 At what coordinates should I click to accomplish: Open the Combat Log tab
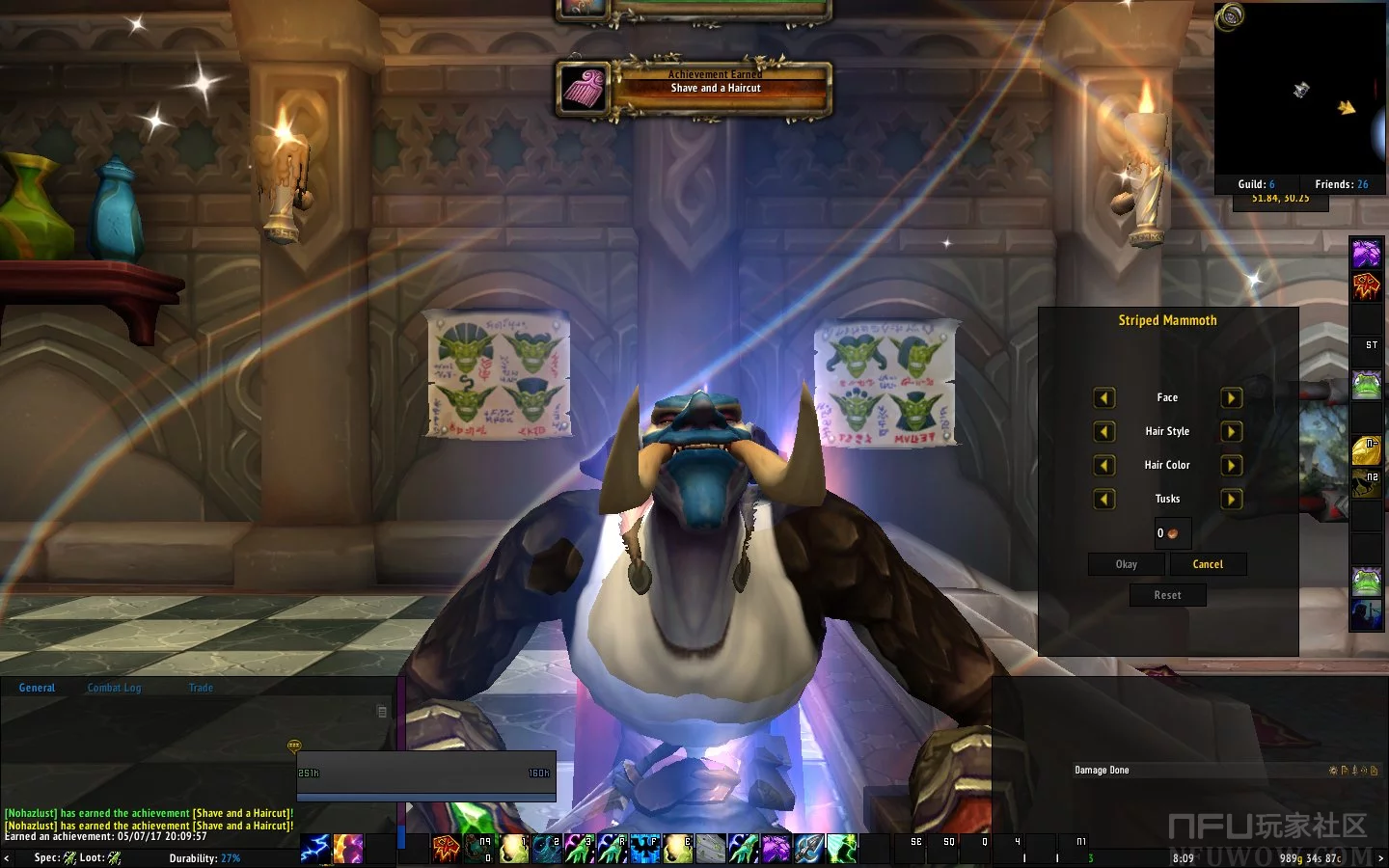(x=114, y=688)
